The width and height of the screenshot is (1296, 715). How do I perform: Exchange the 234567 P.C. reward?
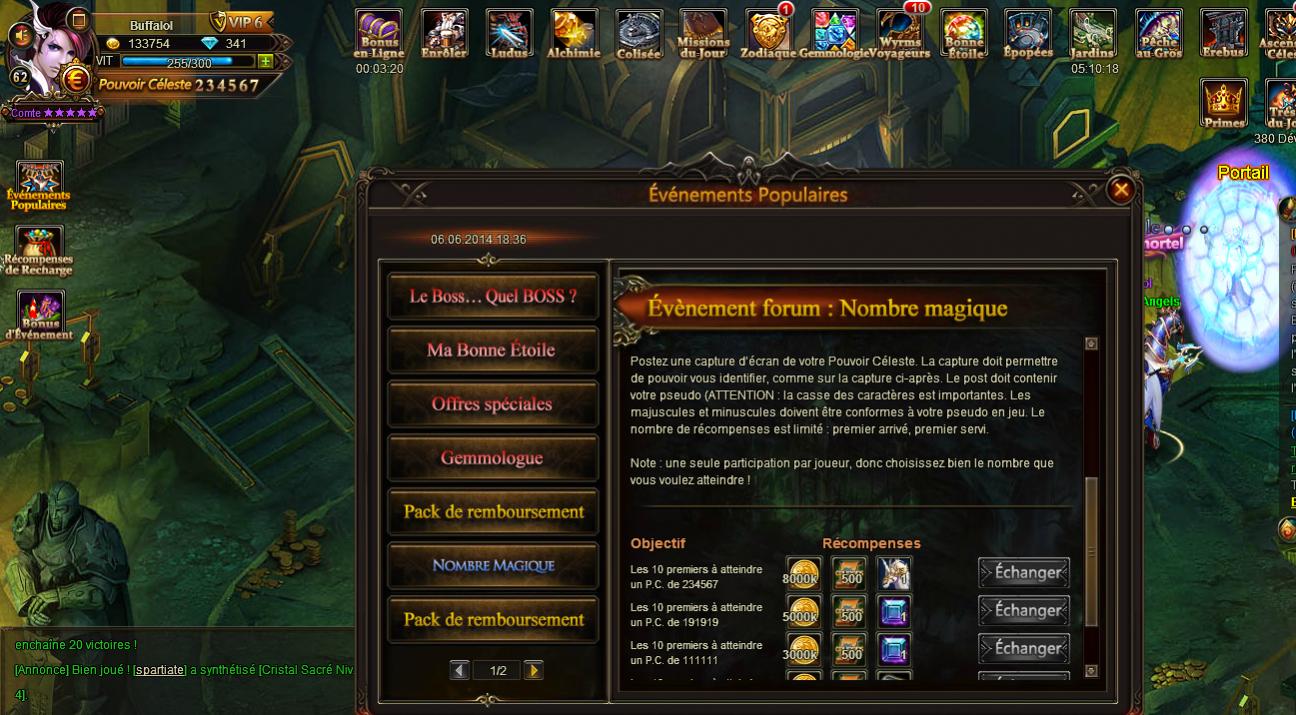pos(1024,573)
